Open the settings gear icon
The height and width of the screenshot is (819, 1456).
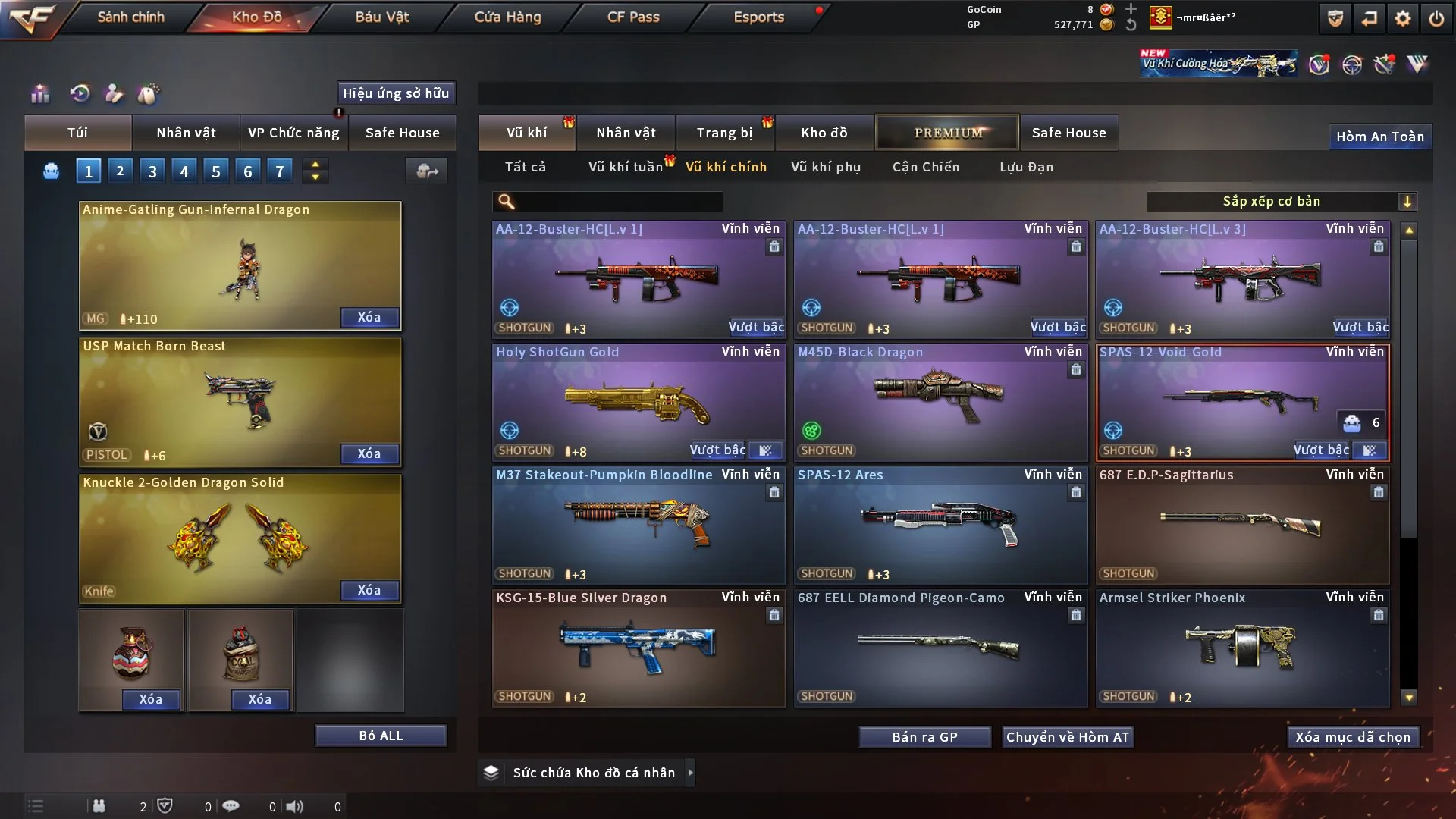[x=1403, y=18]
